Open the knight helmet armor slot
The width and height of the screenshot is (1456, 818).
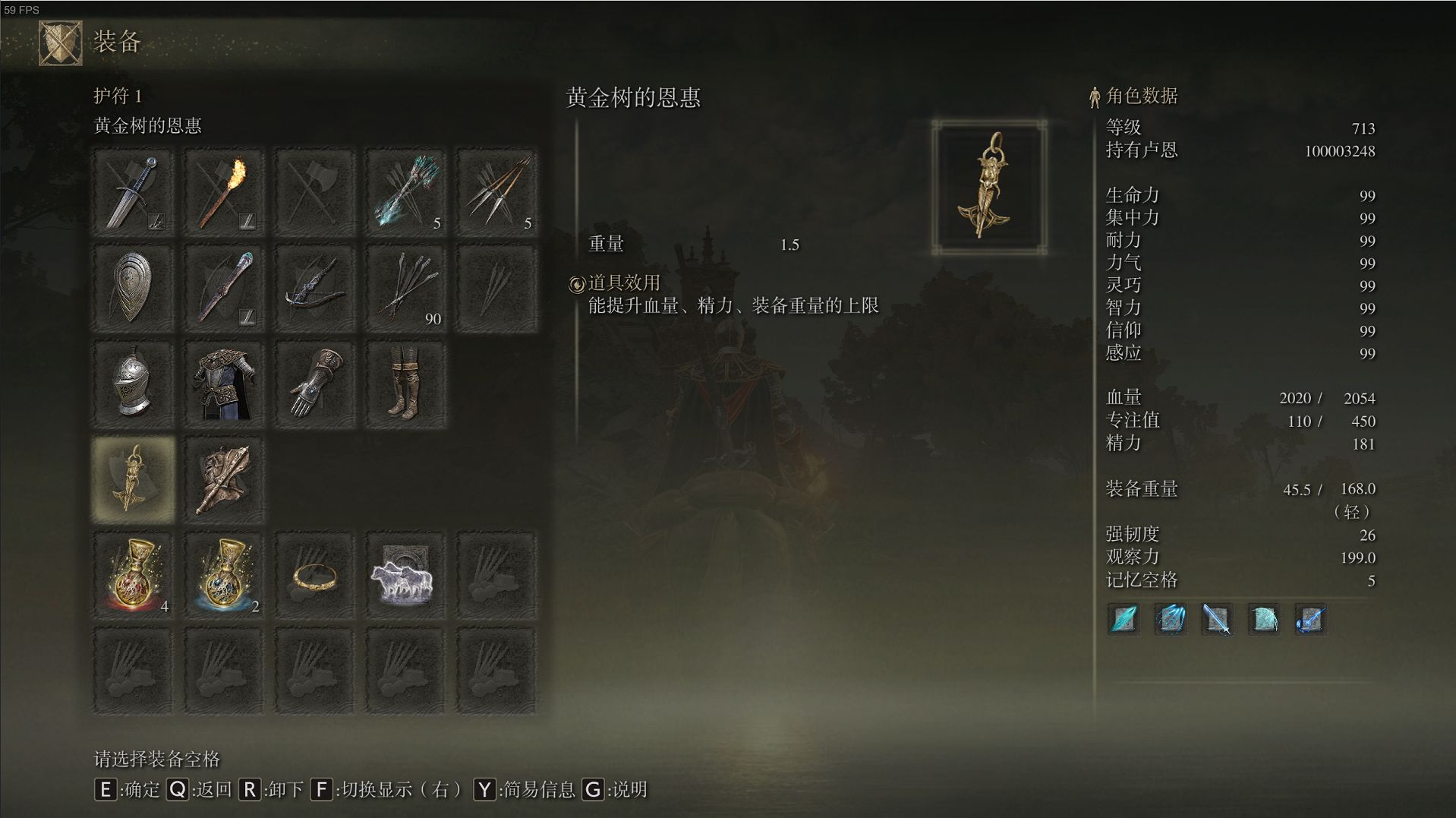pyautogui.click(x=133, y=384)
